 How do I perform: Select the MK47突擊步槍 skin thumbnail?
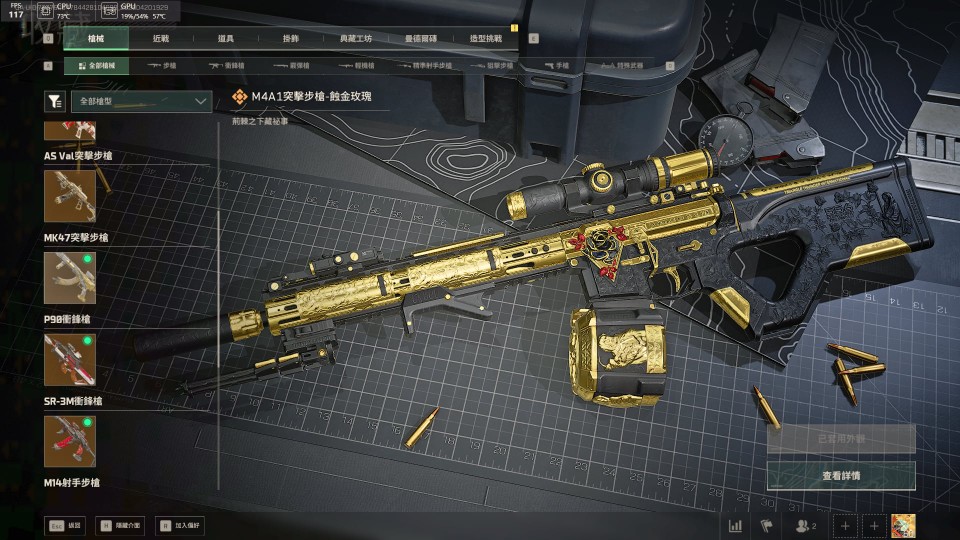[x=70, y=196]
